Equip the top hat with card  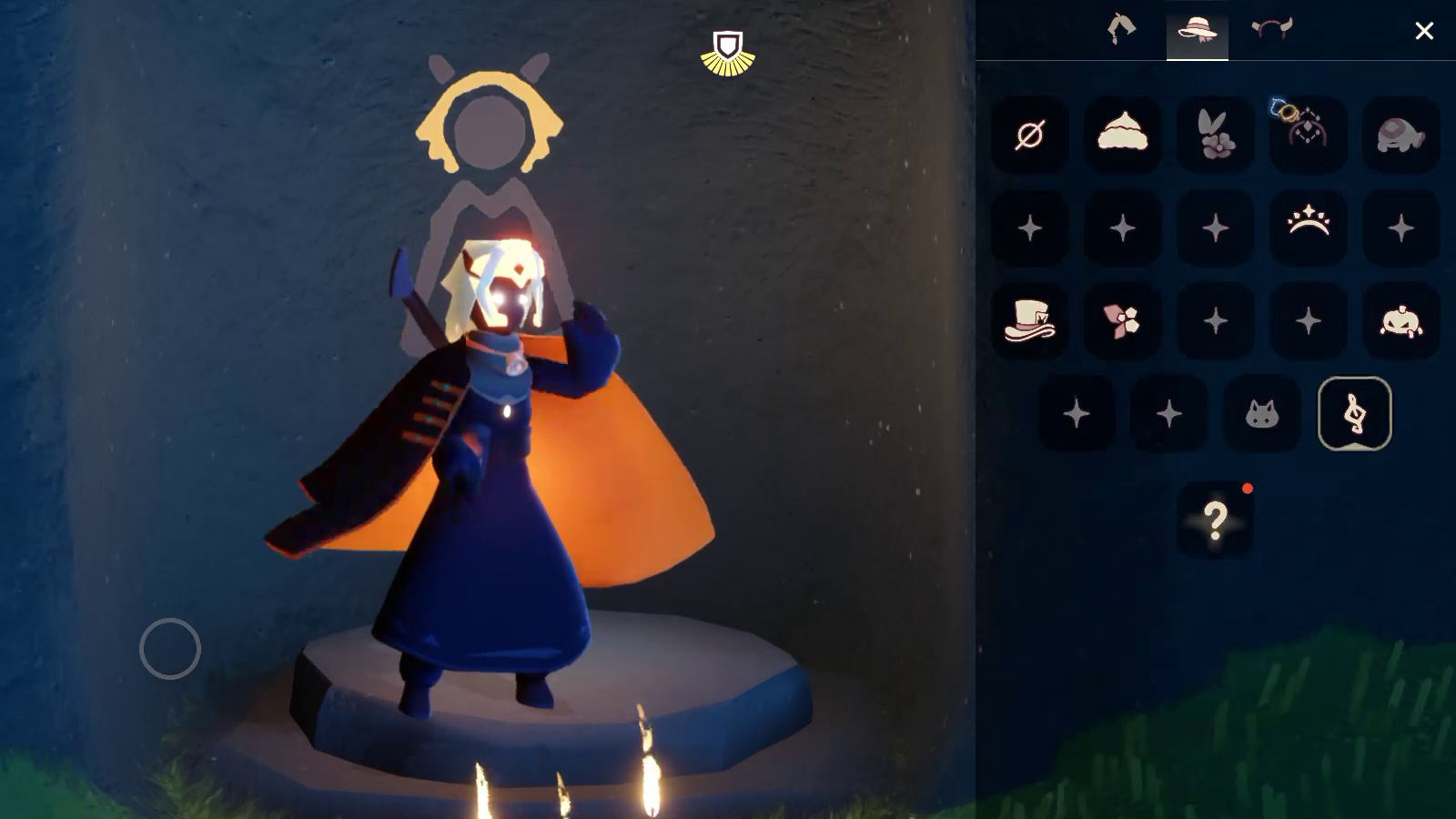pos(1029,321)
